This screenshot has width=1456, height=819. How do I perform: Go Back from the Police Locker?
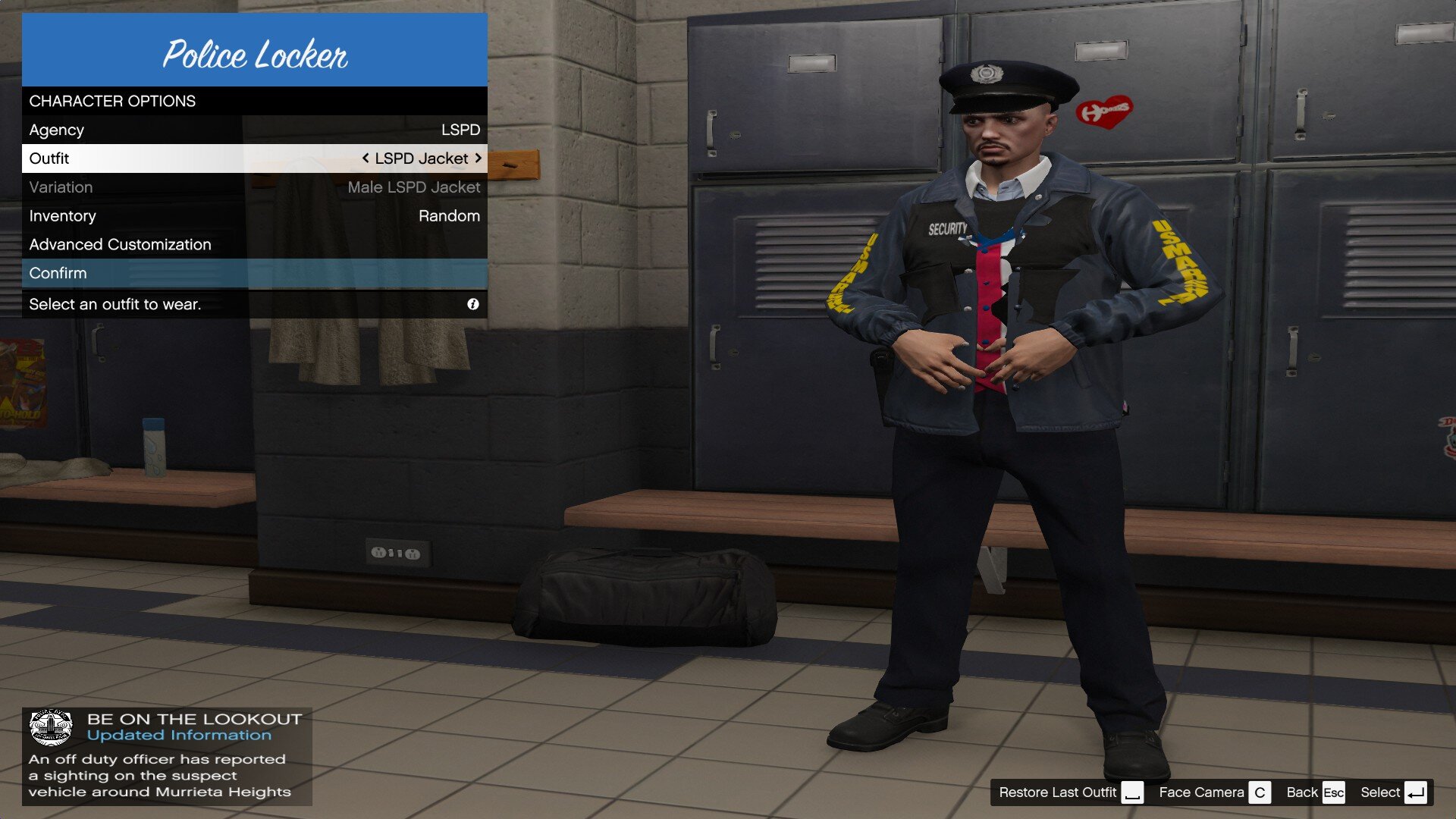tap(1315, 792)
